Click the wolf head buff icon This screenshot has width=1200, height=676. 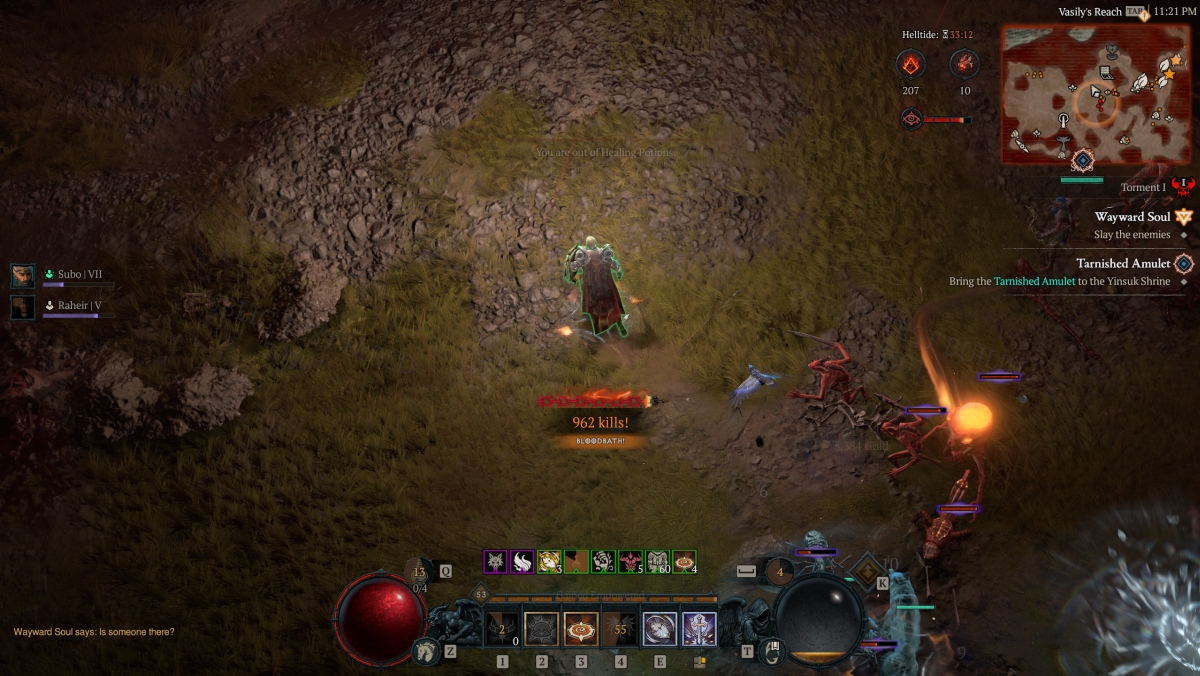pyautogui.click(x=496, y=562)
